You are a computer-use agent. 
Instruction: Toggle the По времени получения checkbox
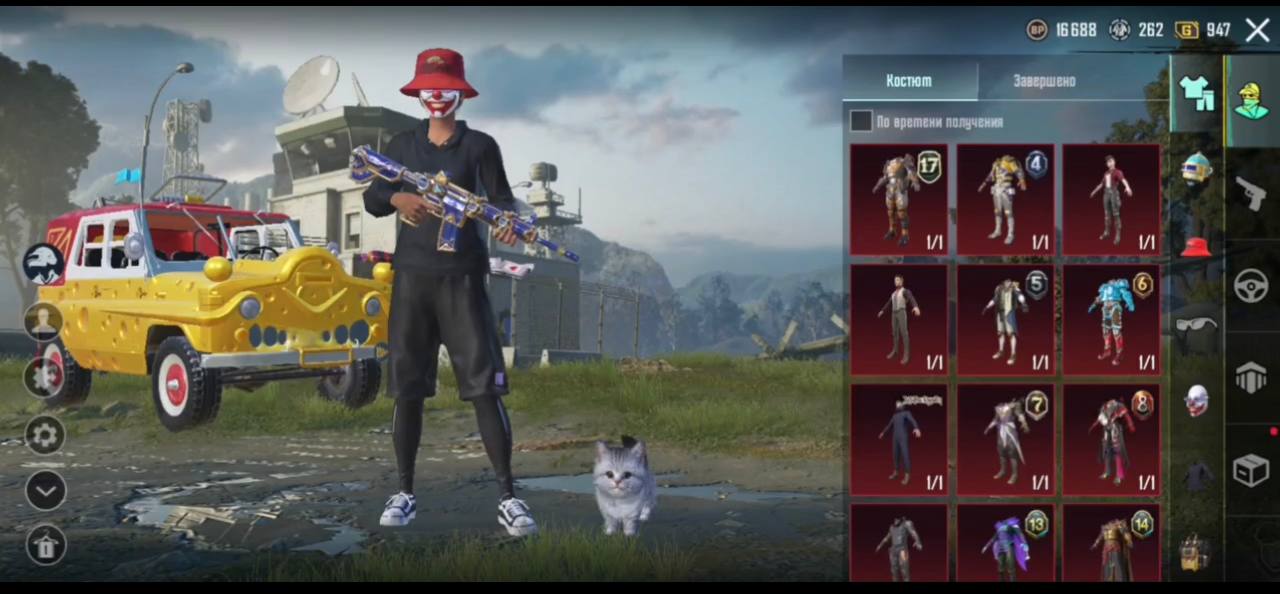point(861,122)
